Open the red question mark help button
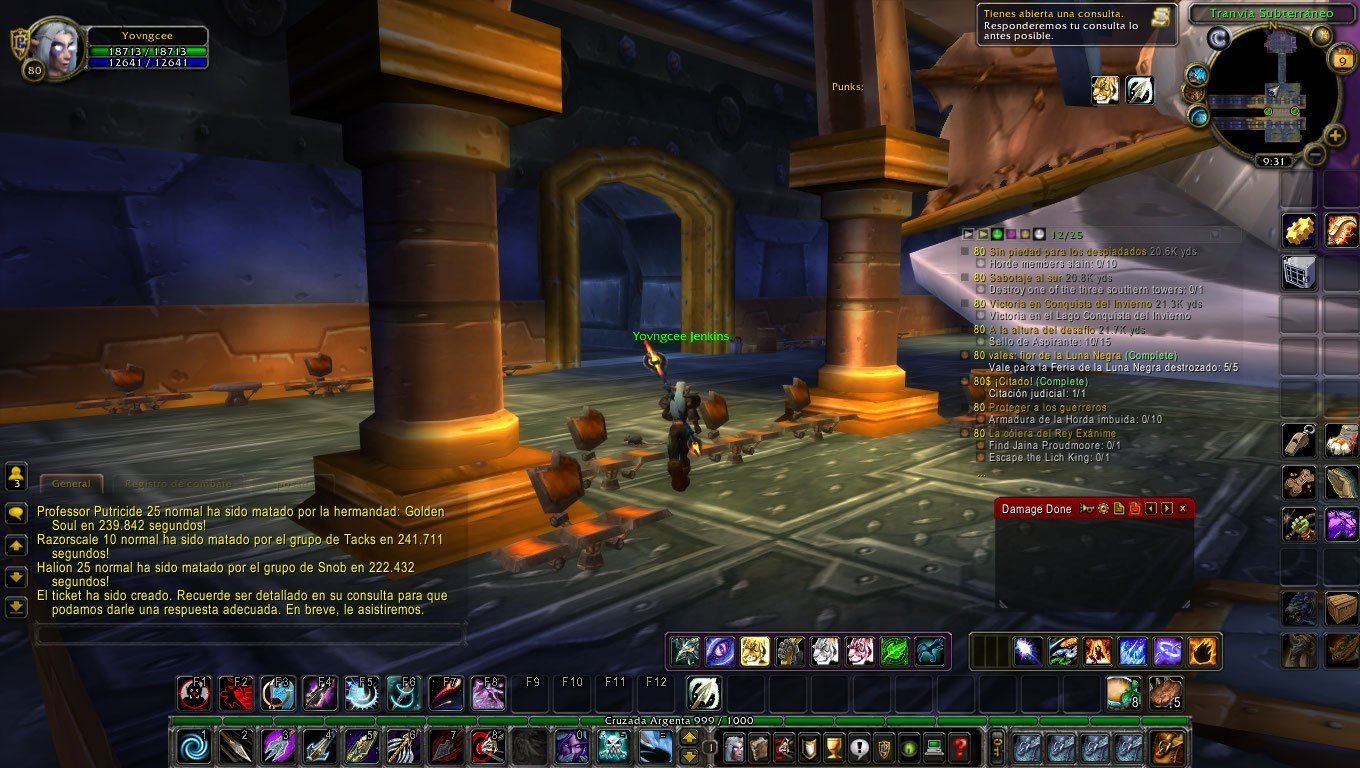 [959, 747]
